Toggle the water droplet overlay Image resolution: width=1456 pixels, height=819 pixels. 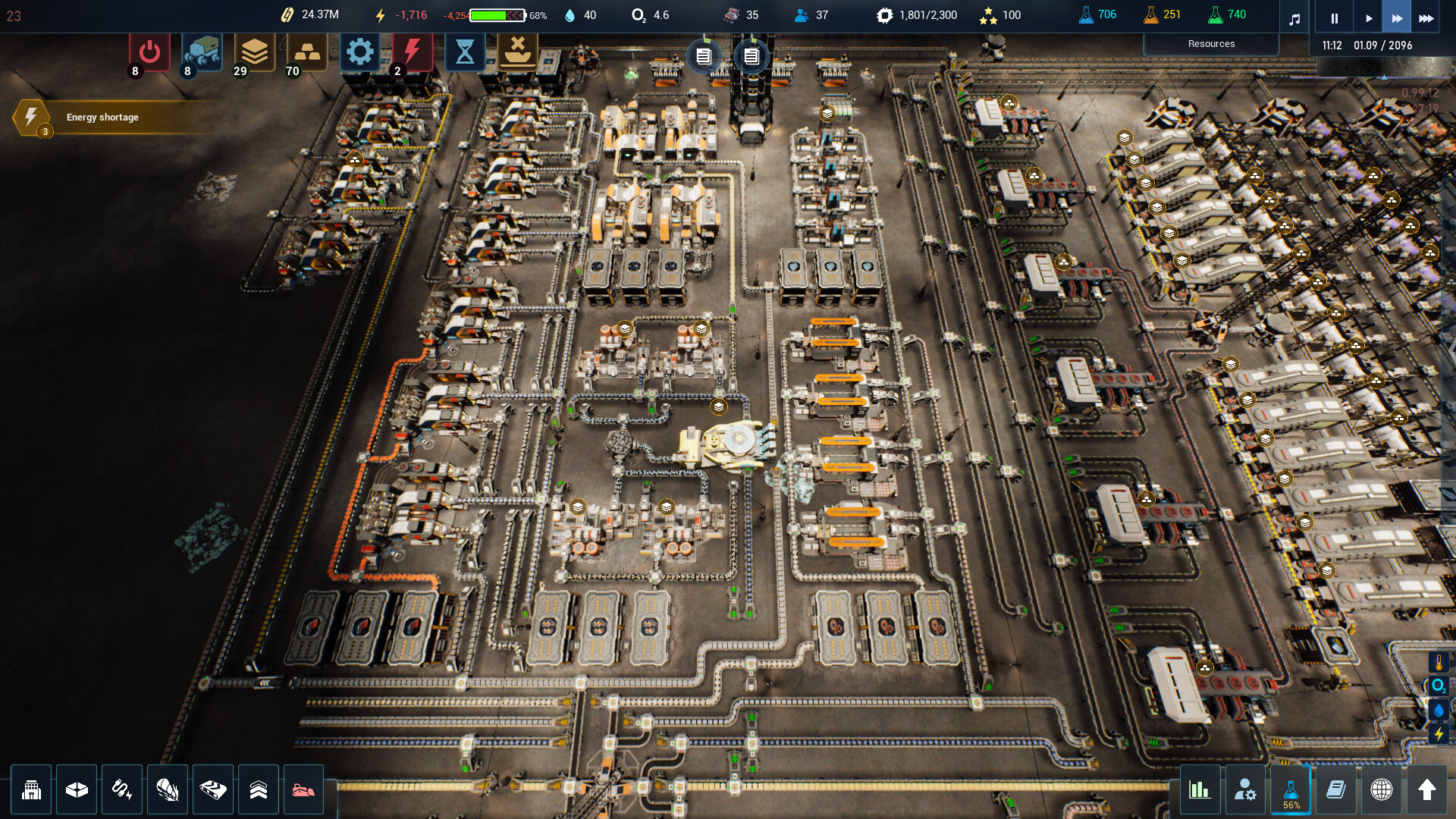(x=1439, y=711)
